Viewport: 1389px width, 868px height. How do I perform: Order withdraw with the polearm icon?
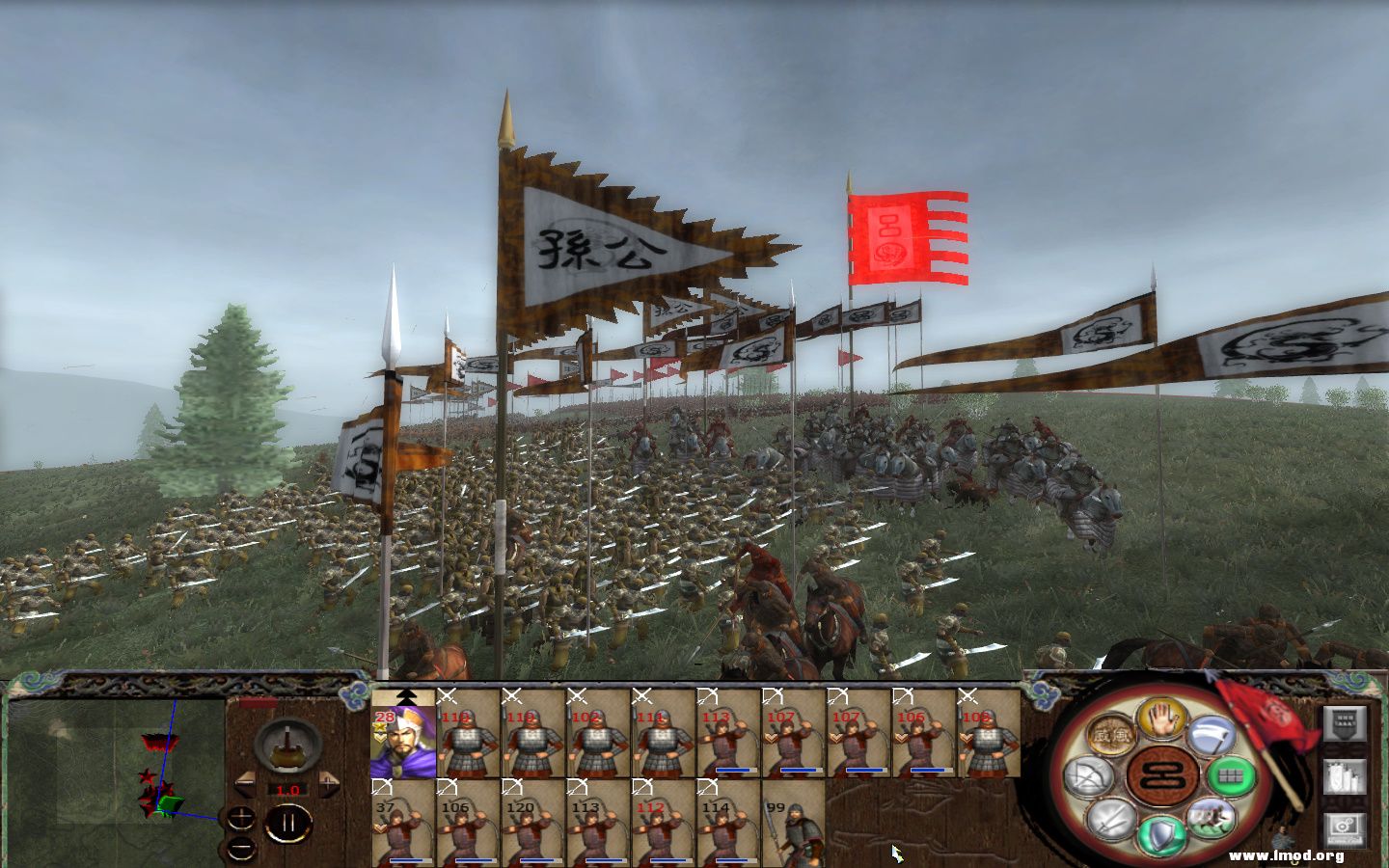pos(1211,734)
